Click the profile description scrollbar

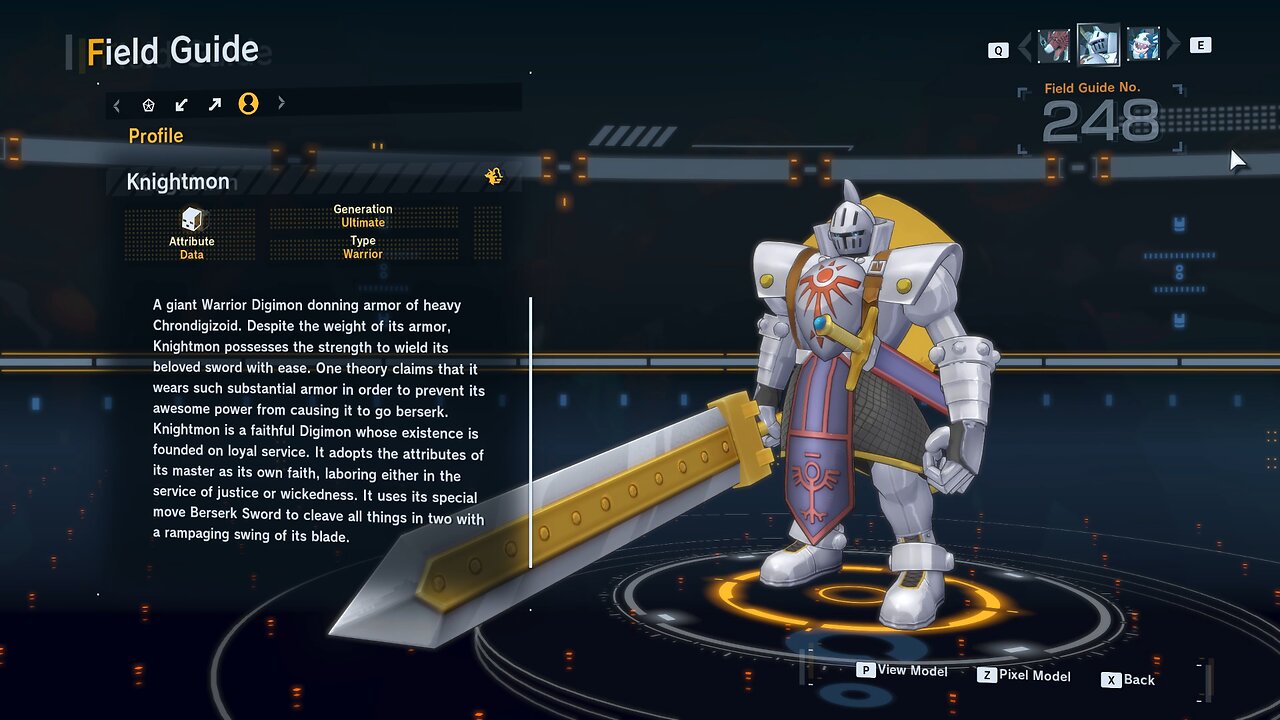(x=530, y=432)
